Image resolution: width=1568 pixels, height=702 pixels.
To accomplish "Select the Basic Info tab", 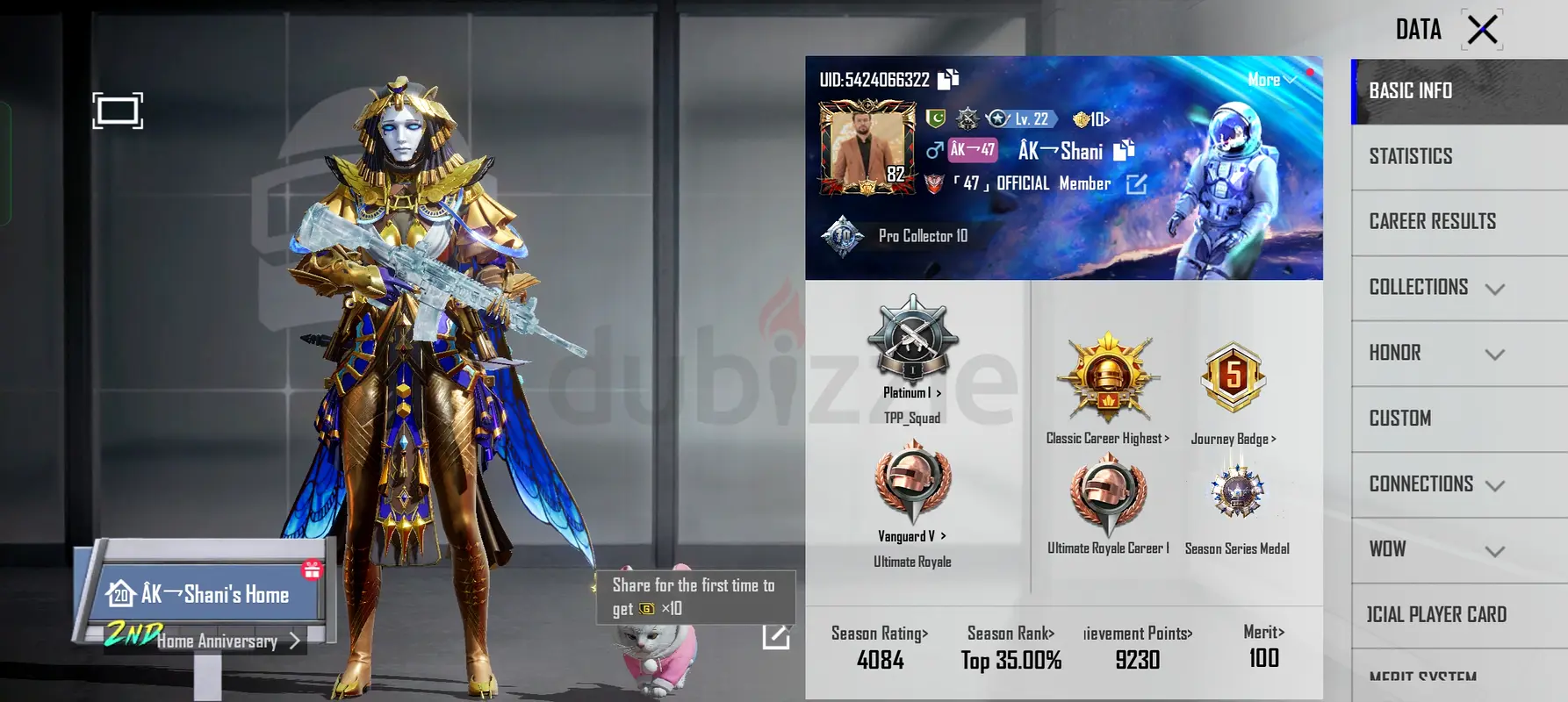I will 1410,90.
